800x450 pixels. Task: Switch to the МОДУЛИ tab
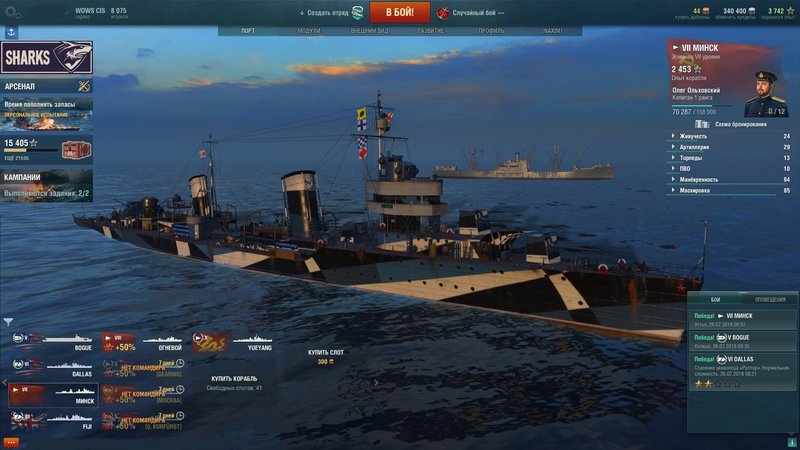tap(309, 31)
